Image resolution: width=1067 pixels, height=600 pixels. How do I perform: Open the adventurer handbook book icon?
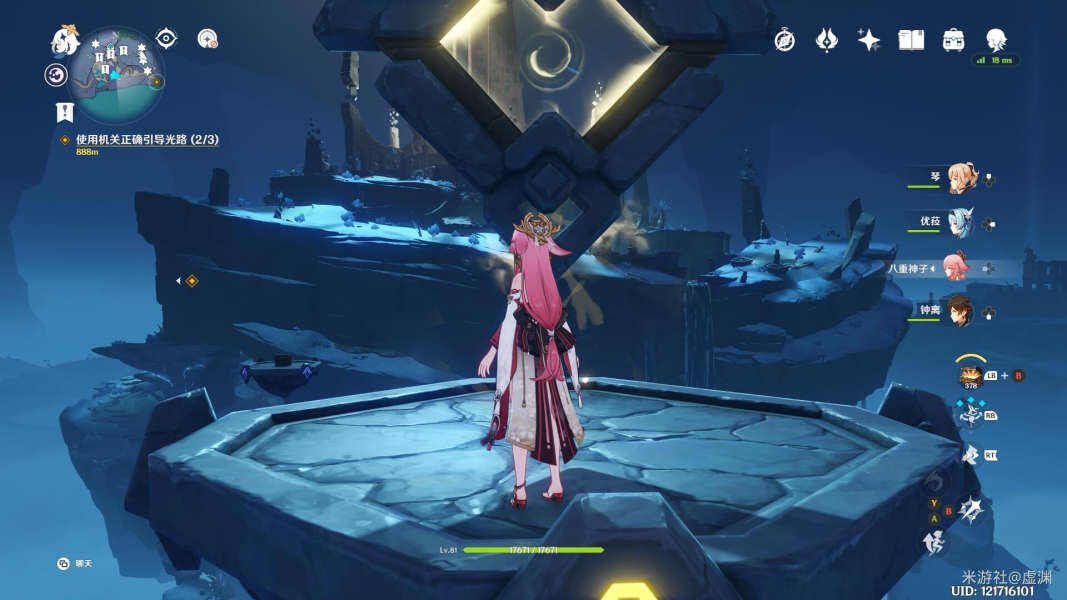coord(911,40)
